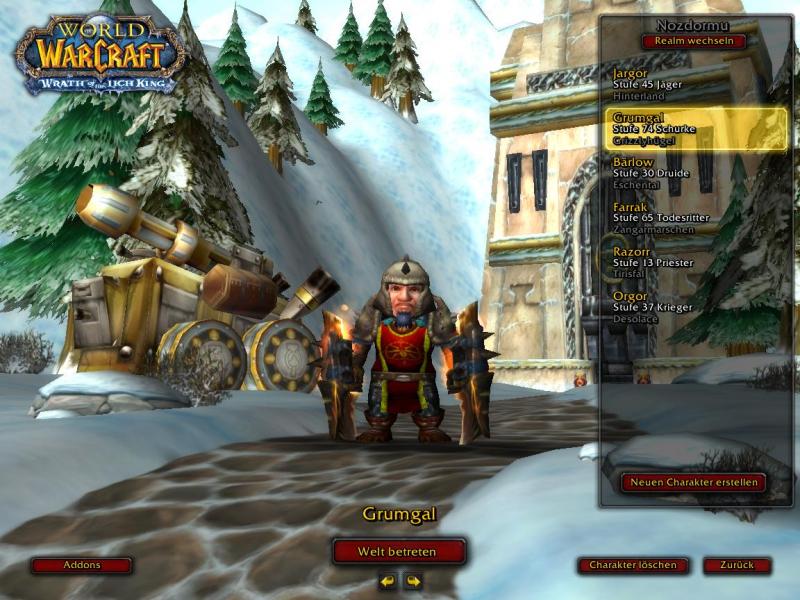Click Charakter löschen button
This screenshot has width=800, height=600.
coord(633,565)
